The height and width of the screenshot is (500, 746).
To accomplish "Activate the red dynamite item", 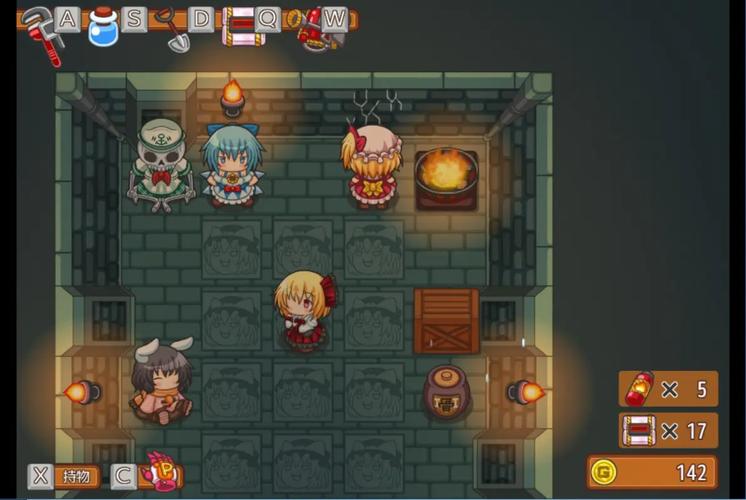I will pyautogui.click(x=310, y=27).
